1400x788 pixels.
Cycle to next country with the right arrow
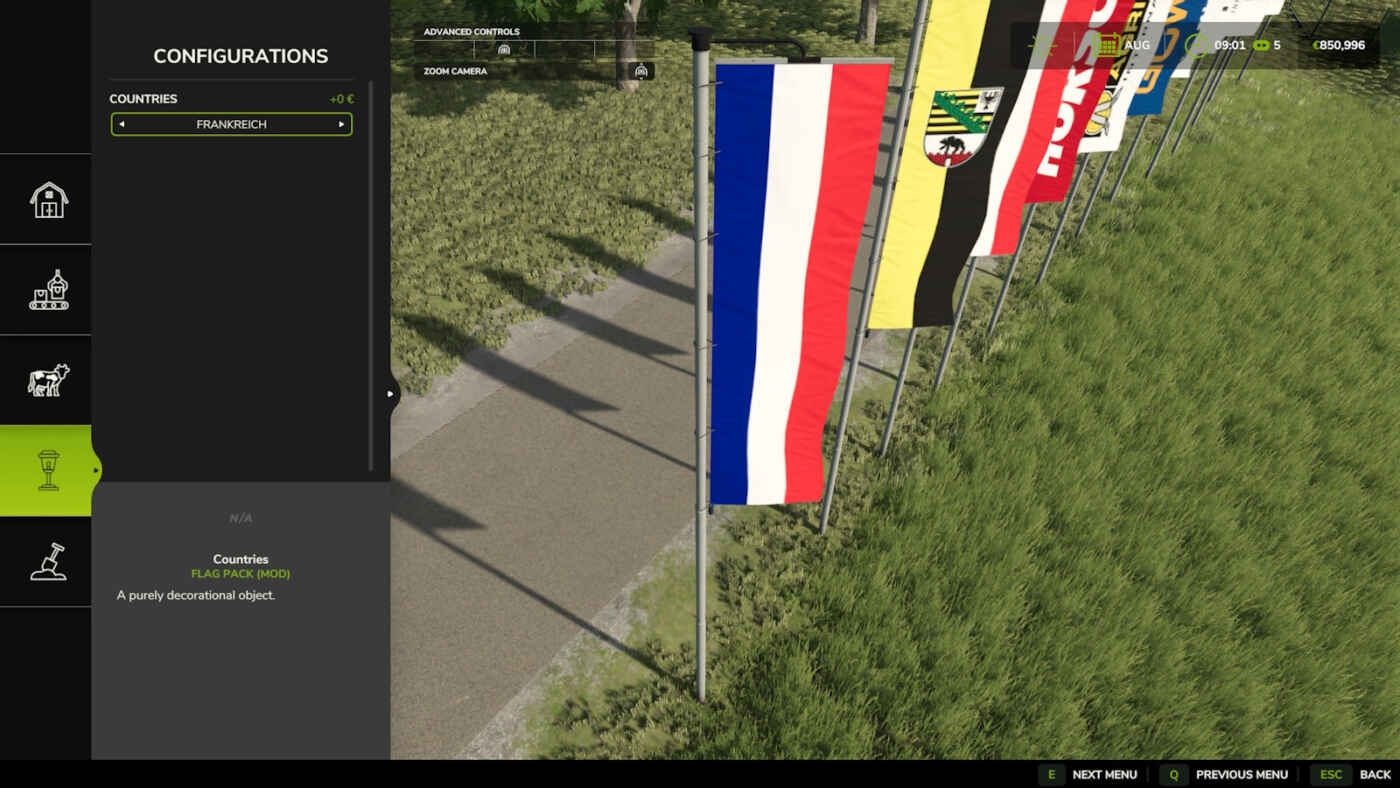(341, 124)
